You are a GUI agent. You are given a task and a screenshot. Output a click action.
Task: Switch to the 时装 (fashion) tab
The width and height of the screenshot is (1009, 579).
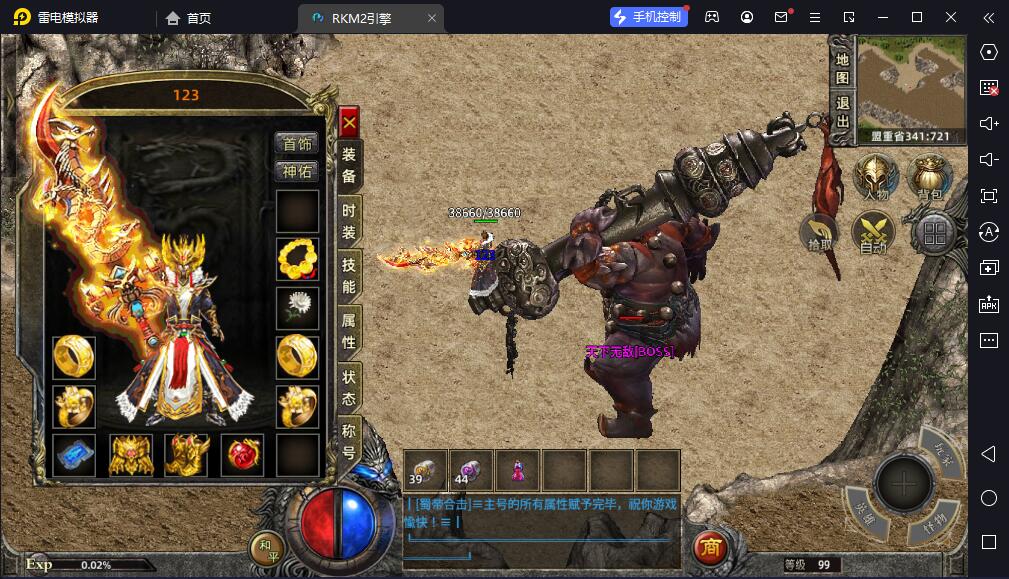pos(349,220)
